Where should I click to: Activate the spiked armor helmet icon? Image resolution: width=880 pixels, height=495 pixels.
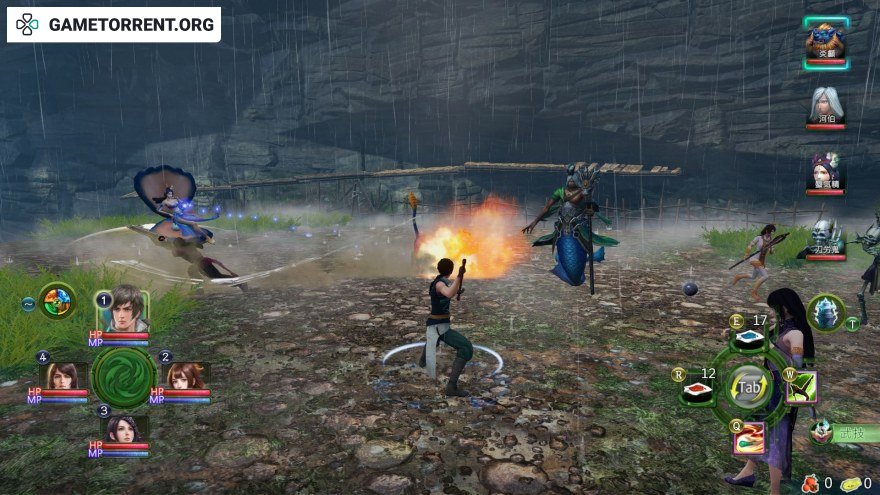[x=826, y=312]
